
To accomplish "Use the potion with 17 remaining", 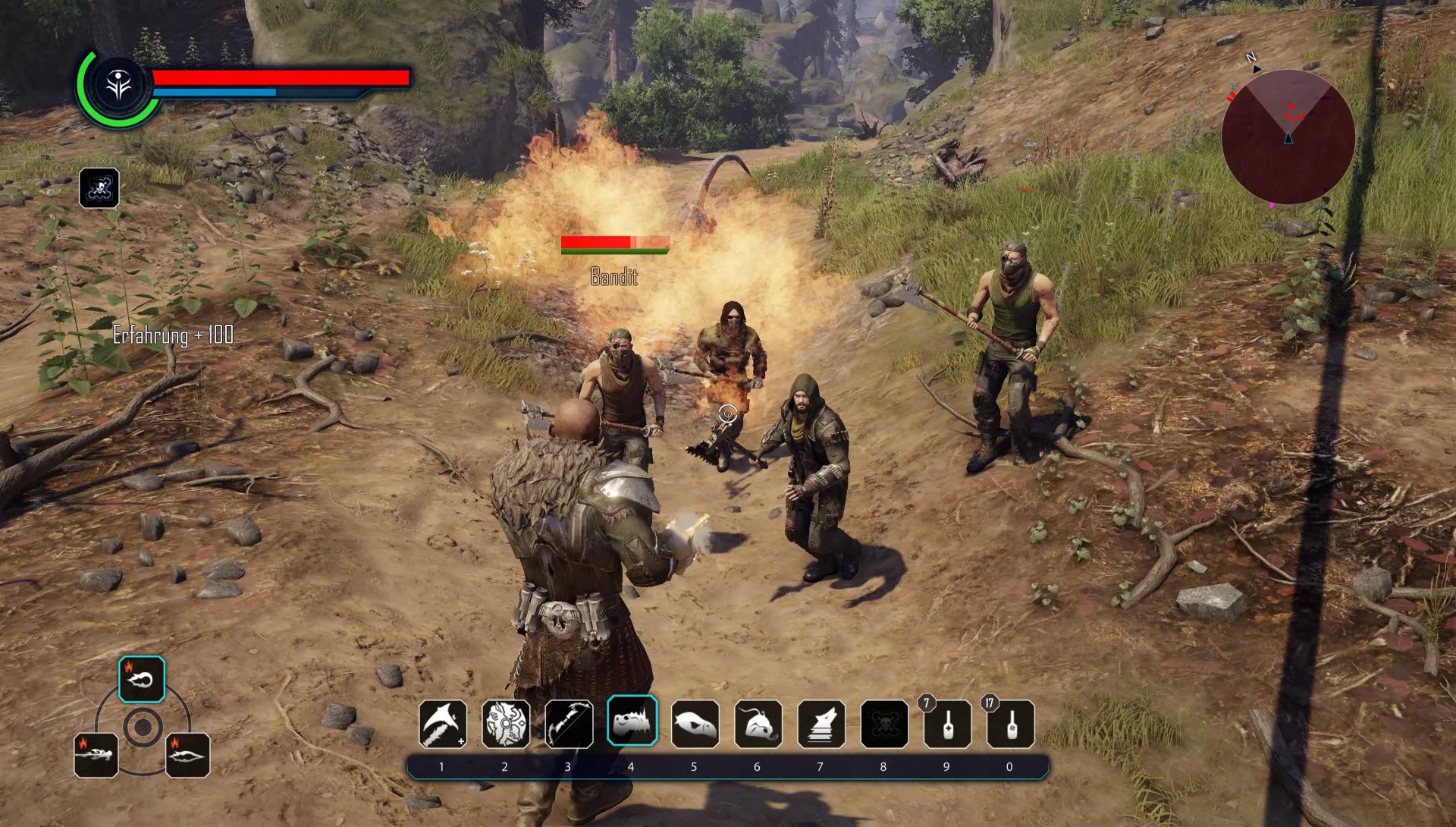I will (1010, 724).
